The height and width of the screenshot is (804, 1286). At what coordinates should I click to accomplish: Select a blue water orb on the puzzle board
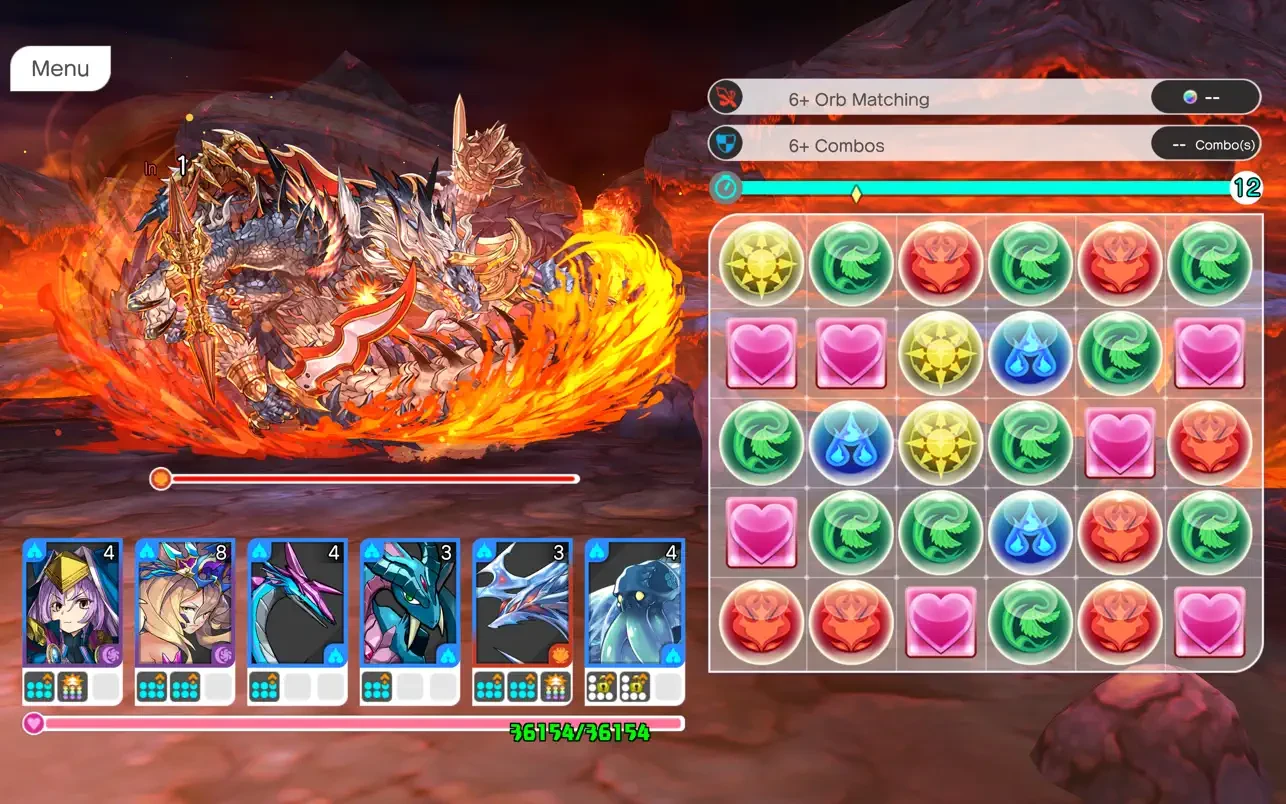click(x=1029, y=352)
